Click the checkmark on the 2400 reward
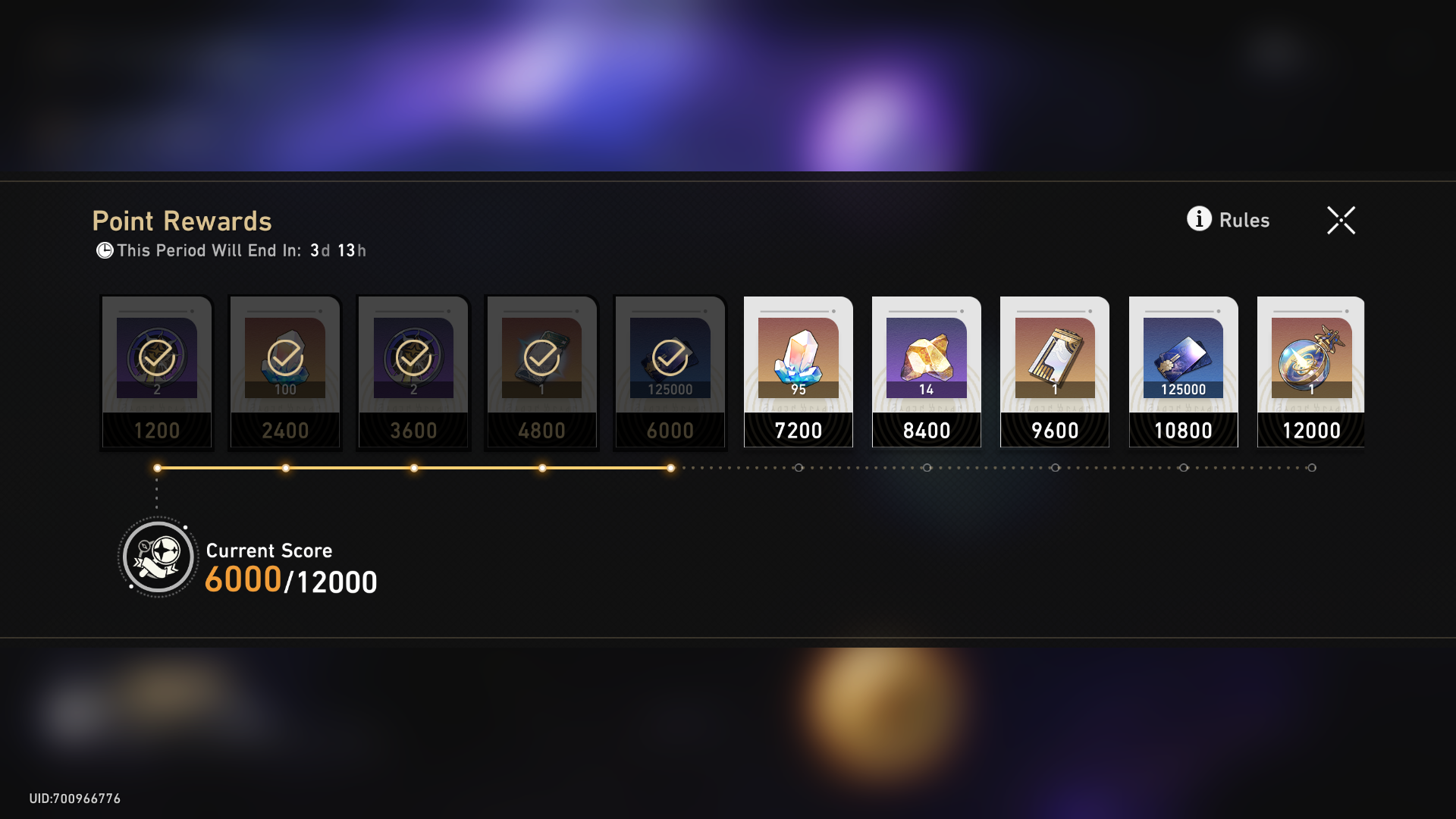The width and height of the screenshot is (1456, 819). pyautogui.click(x=284, y=354)
